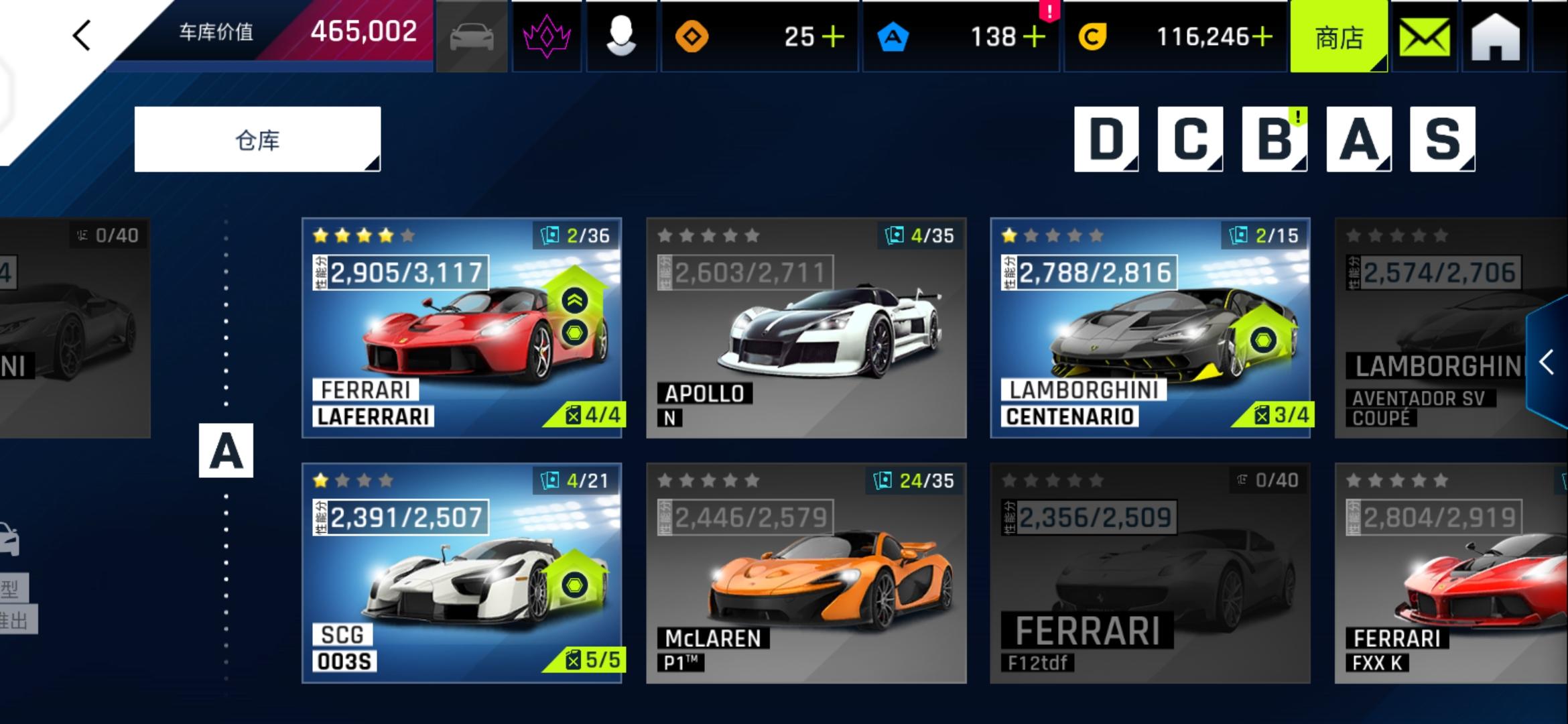Viewport: 1568px width, 724px height.
Task: Select the Ferrari LaFerrari car card
Action: 462,328
